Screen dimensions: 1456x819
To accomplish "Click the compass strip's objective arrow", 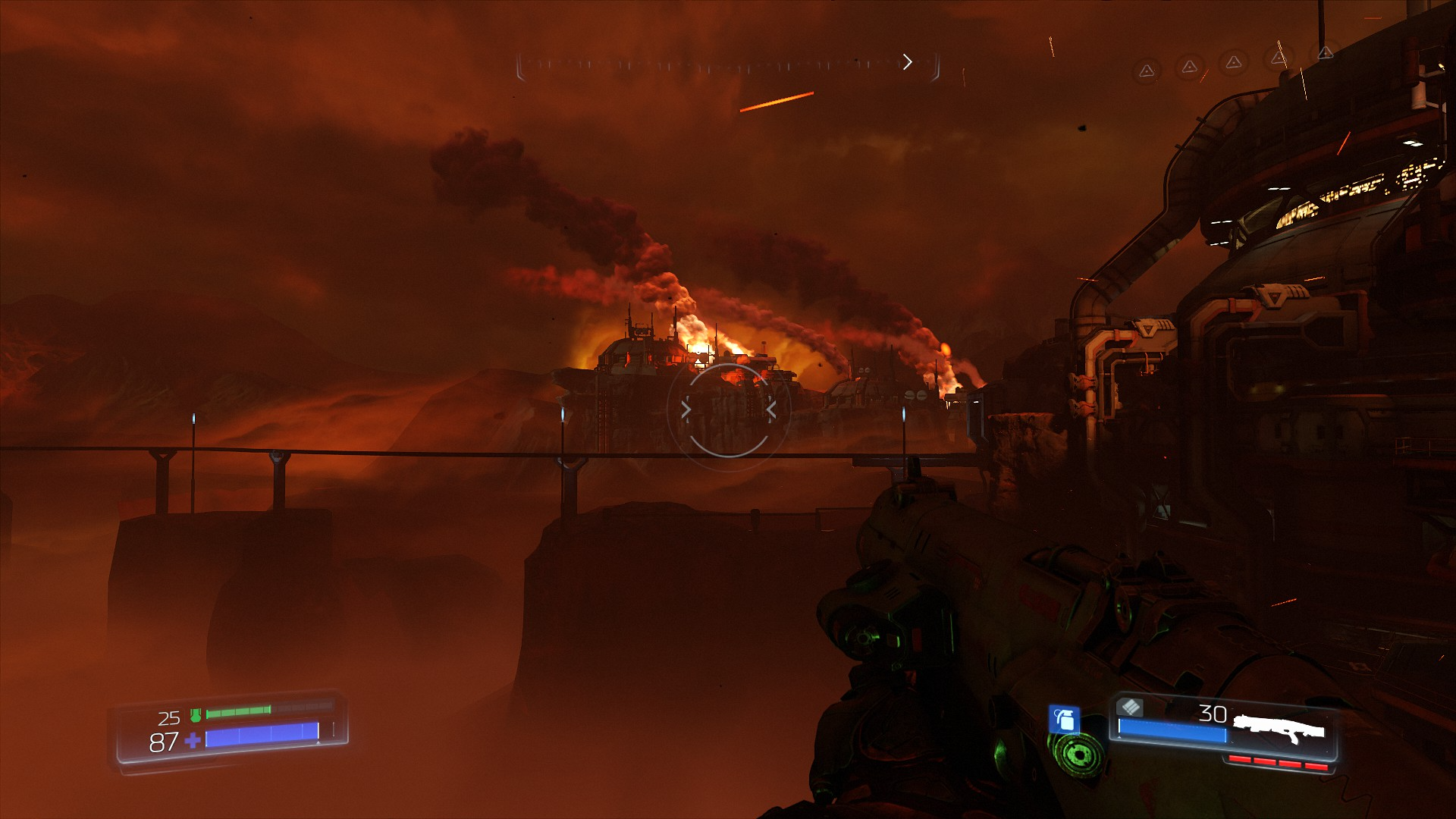I will coord(907,62).
